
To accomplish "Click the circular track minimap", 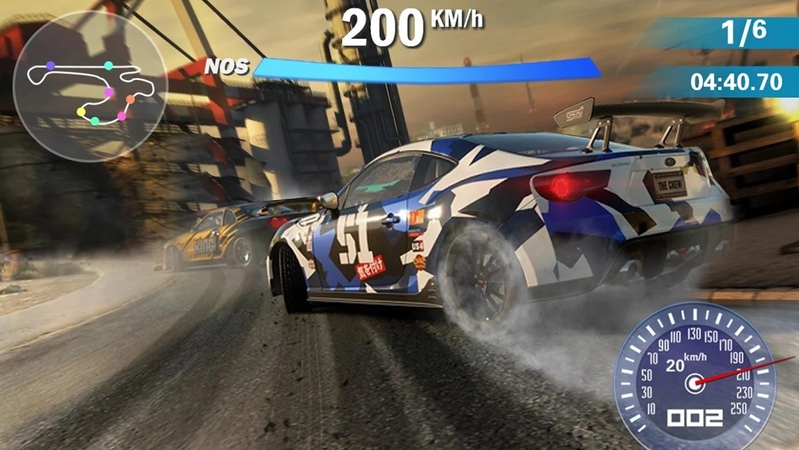I will [91, 88].
